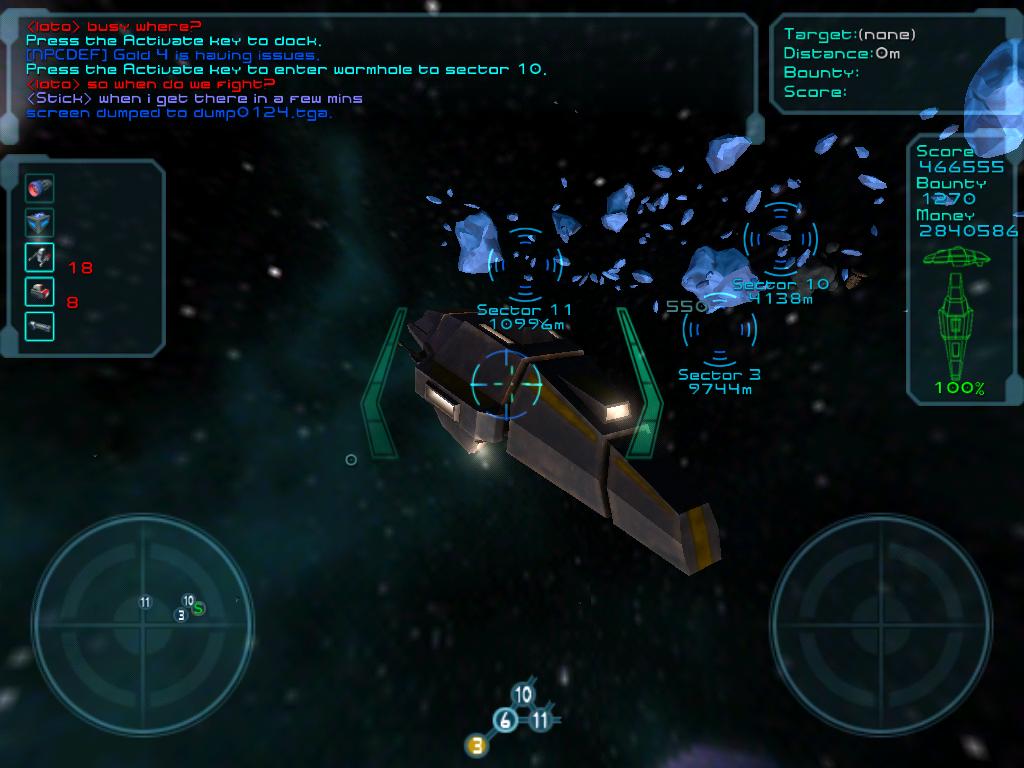Choose the red launcher slot with 8 ammo

(x=40, y=291)
